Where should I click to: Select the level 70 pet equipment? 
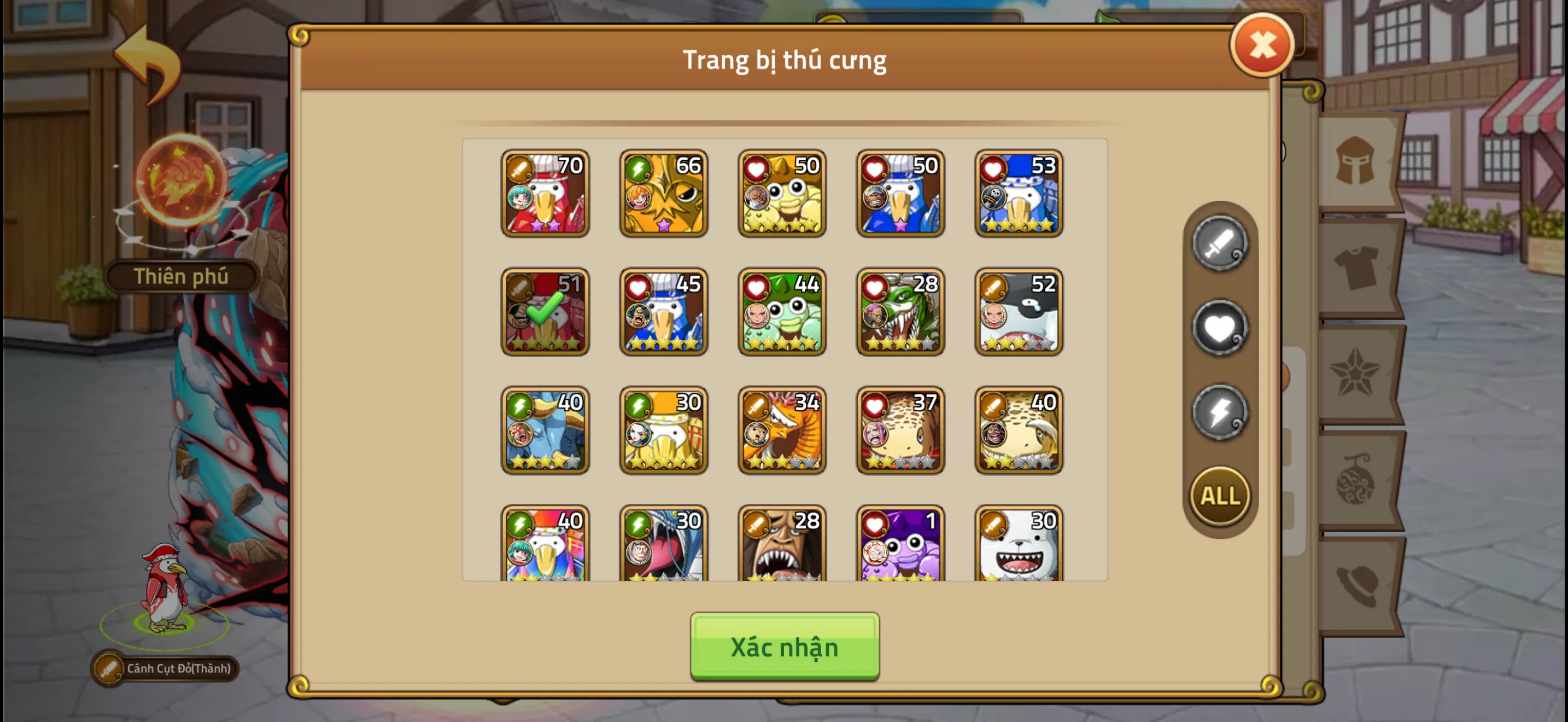[545, 193]
